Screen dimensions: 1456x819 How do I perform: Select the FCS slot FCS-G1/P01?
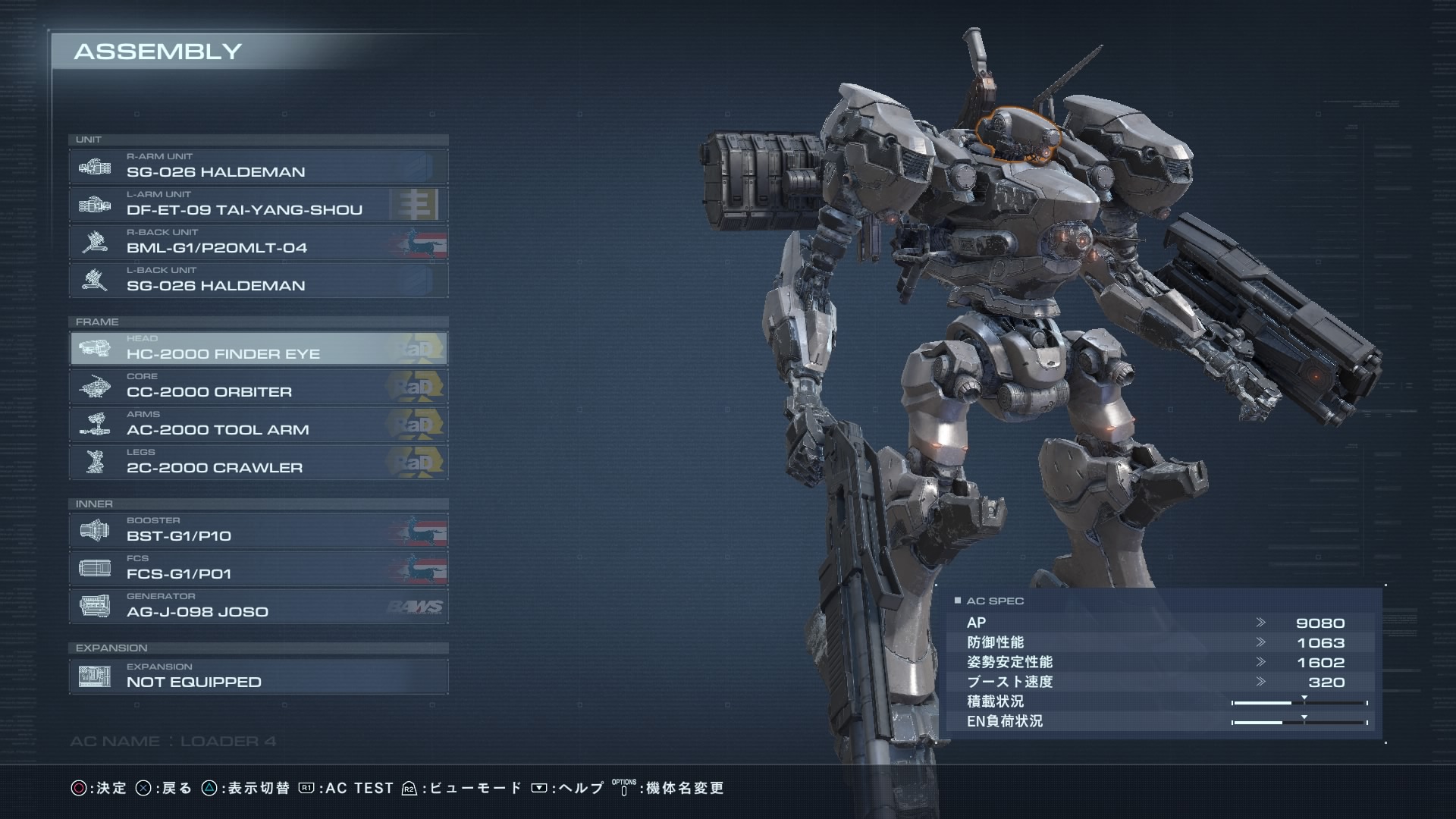tap(258, 568)
